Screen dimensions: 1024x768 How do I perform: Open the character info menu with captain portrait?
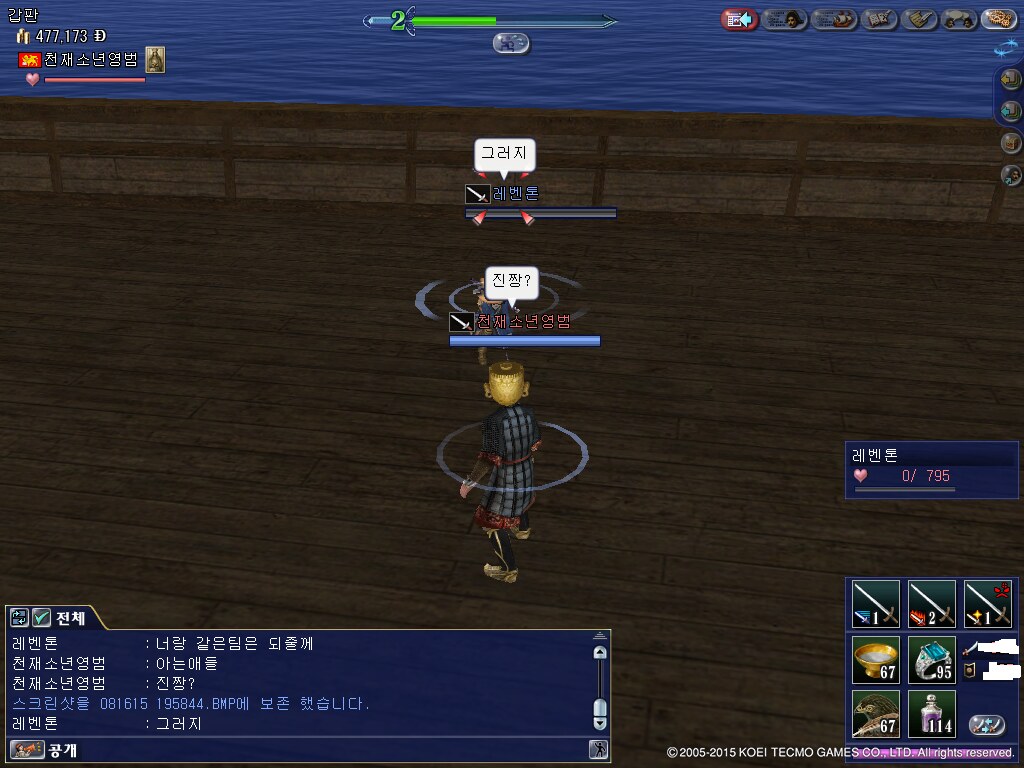(x=786, y=19)
